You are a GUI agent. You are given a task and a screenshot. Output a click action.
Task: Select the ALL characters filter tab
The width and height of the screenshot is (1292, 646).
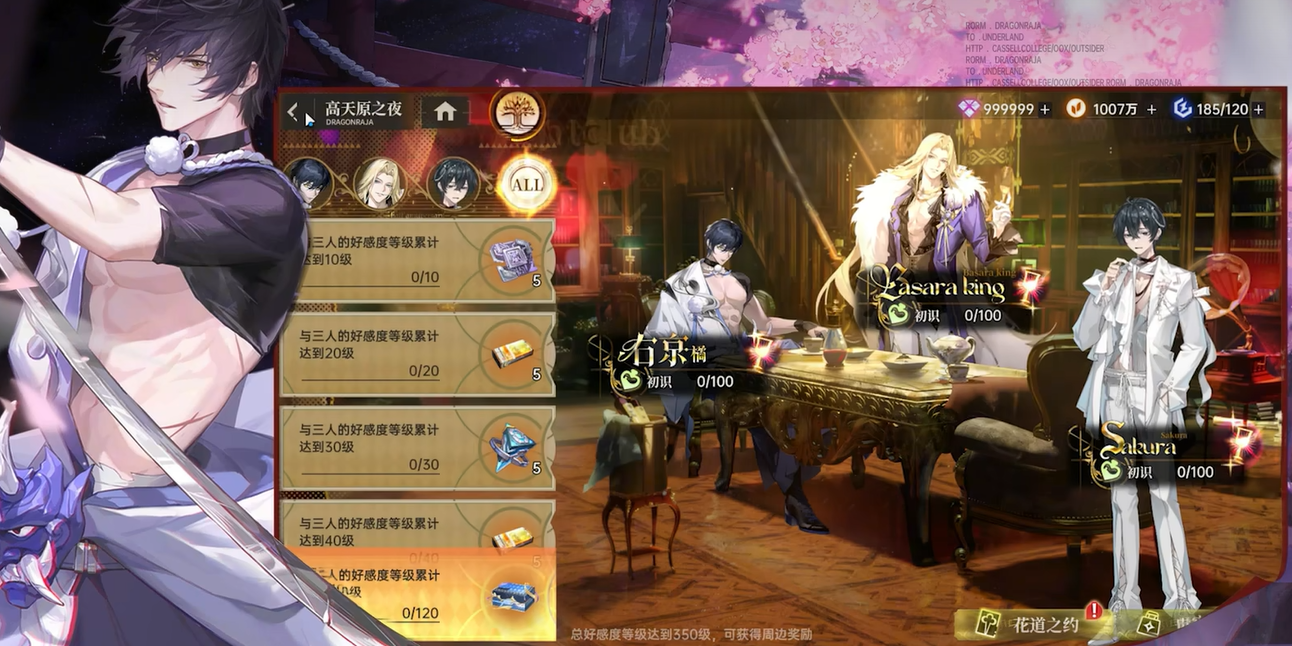tap(527, 184)
